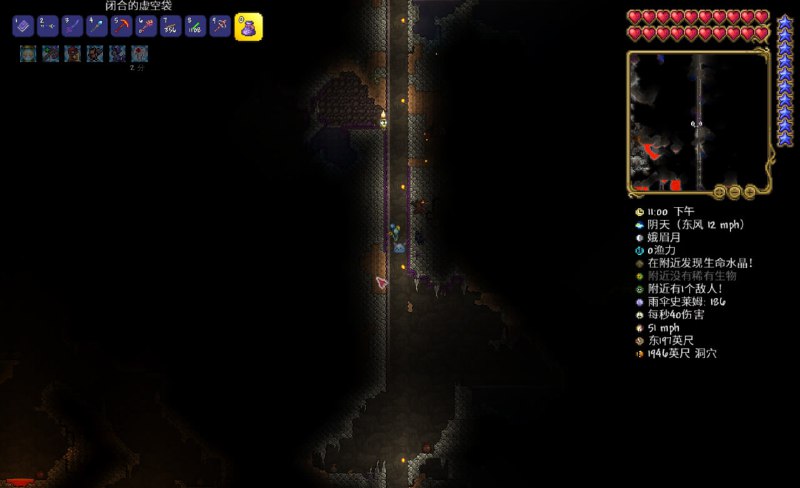
Task: Choose the hotbar slot 7 item
Action: point(170,27)
